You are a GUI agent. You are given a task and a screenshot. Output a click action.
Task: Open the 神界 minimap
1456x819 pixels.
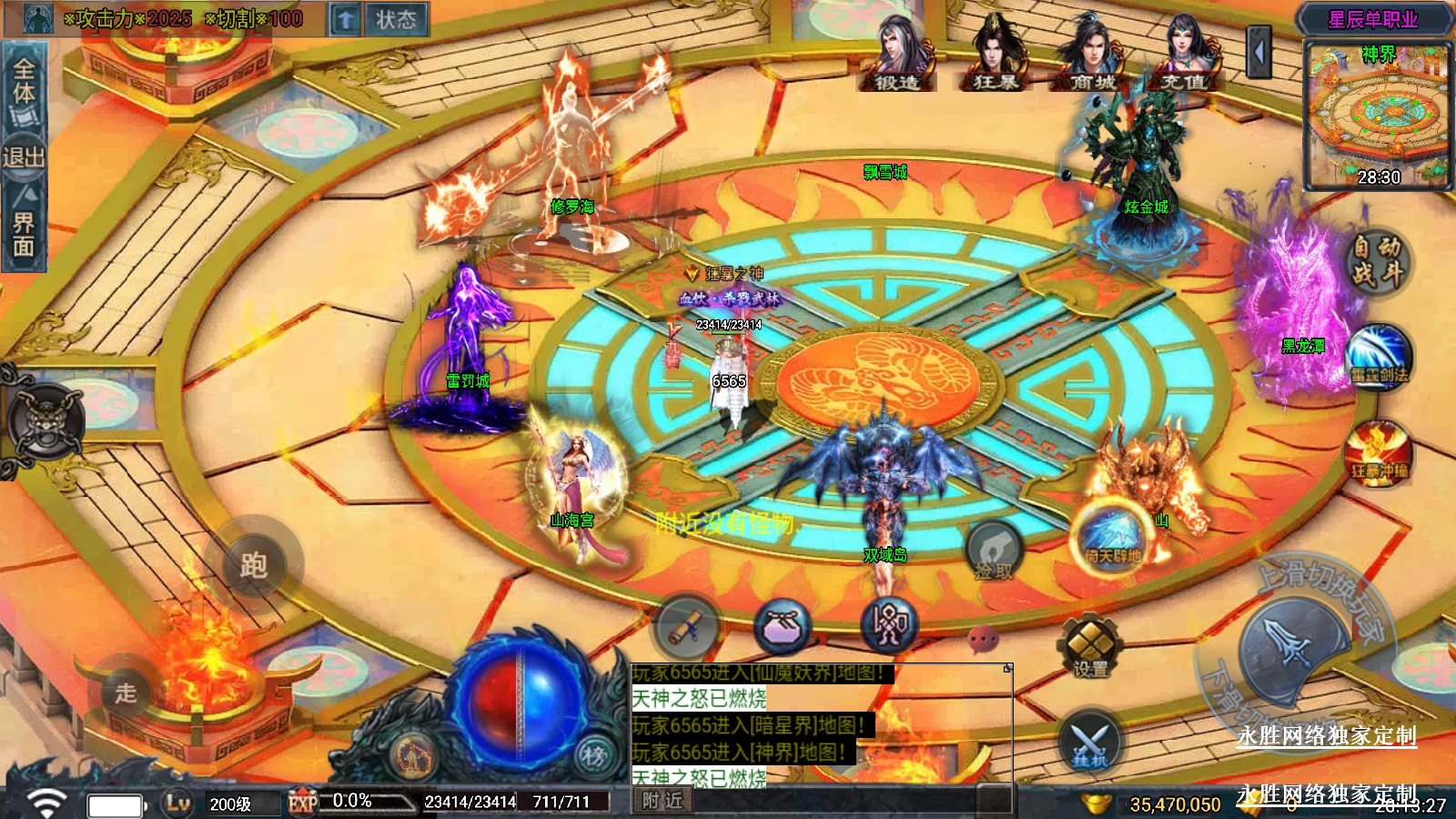pyautogui.click(x=1378, y=116)
